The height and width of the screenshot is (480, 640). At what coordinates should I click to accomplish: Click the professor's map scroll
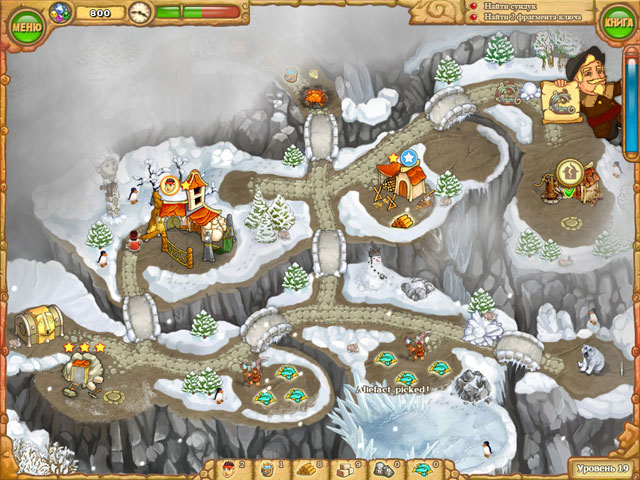pyautogui.click(x=558, y=102)
